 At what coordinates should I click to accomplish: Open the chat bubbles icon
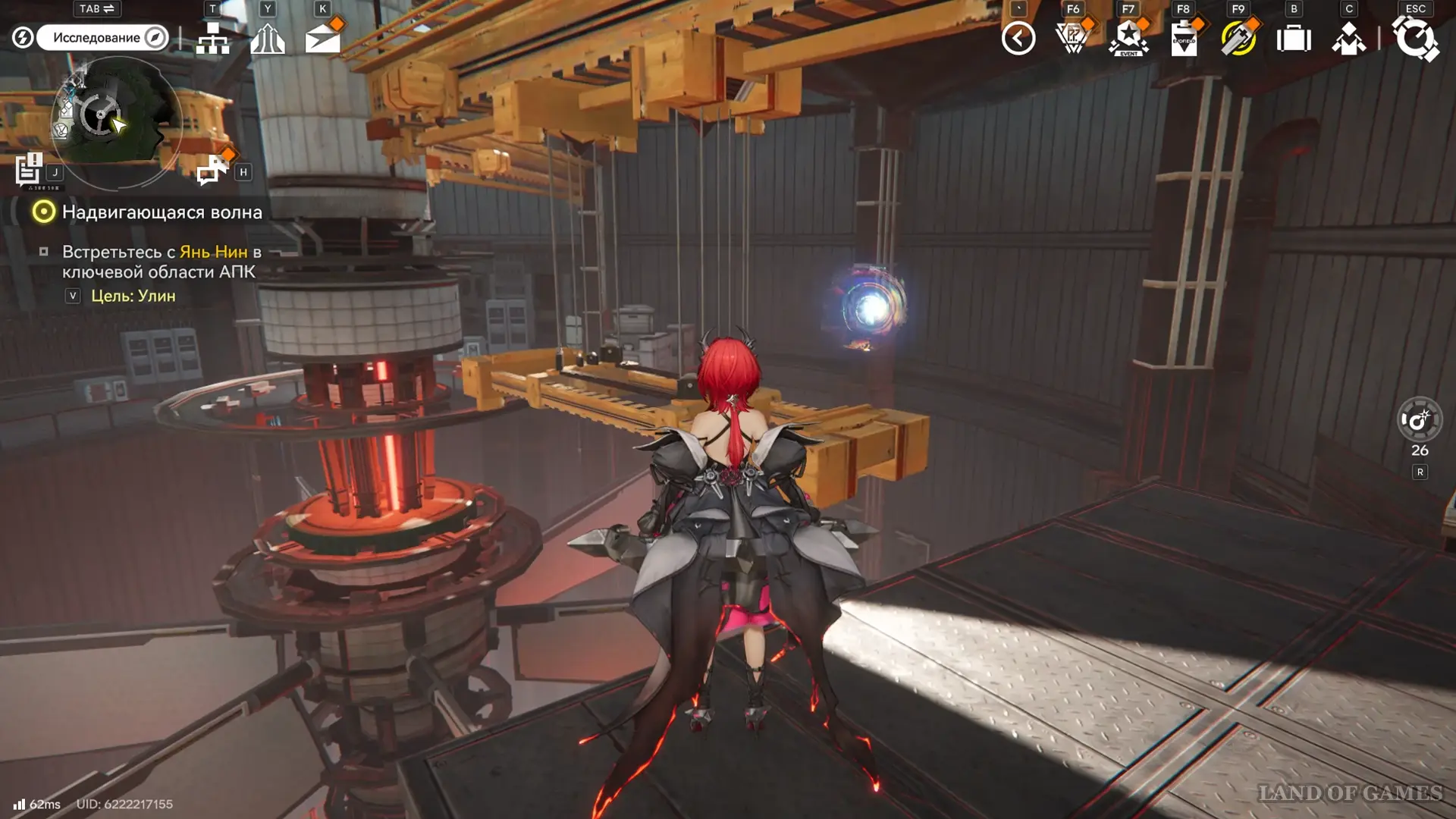(212, 170)
